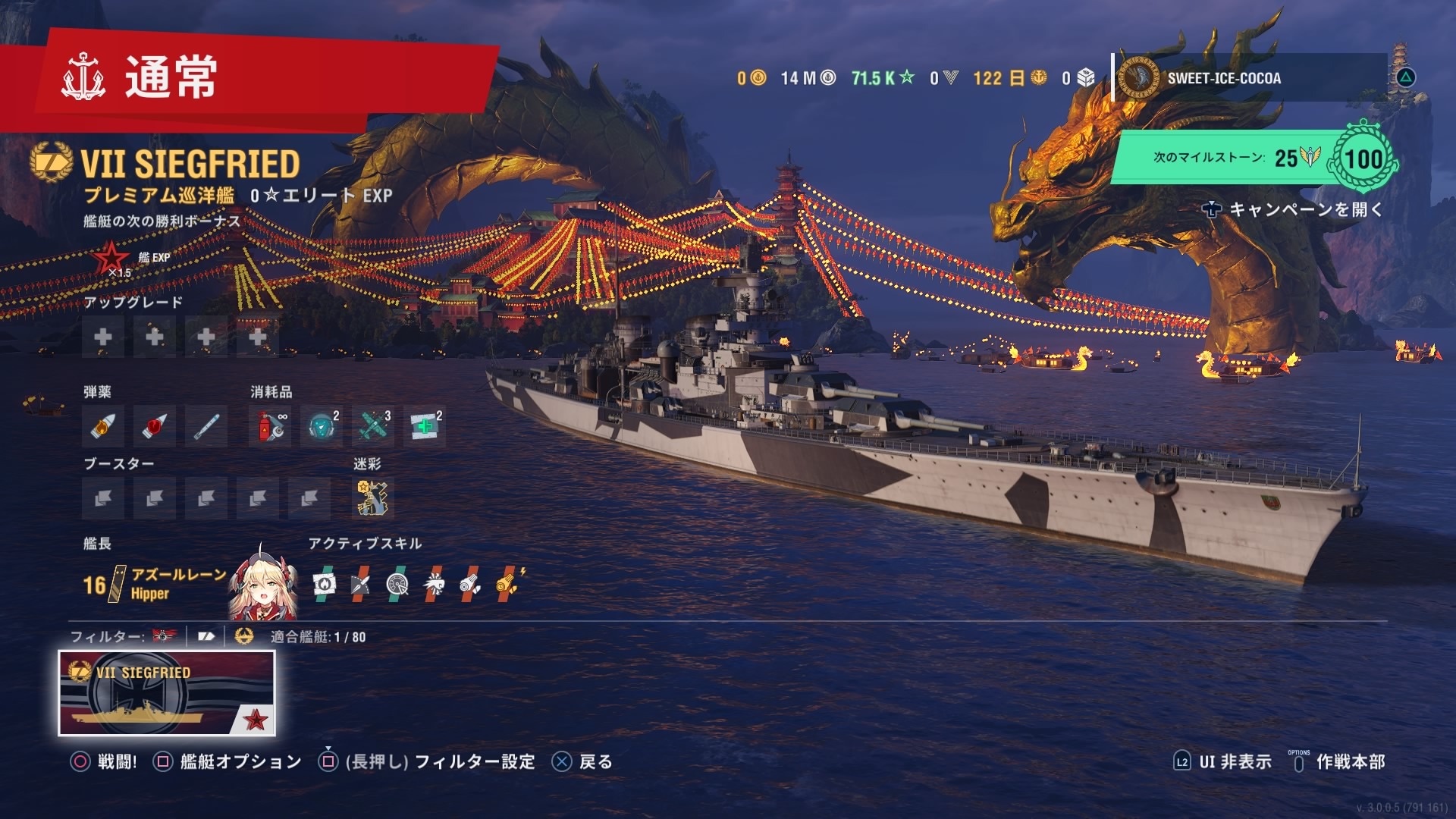The height and width of the screenshot is (819, 1456).
Task: Open the SWEET-ICE-COCOA player profile
Action: [x=1222, y=78]
